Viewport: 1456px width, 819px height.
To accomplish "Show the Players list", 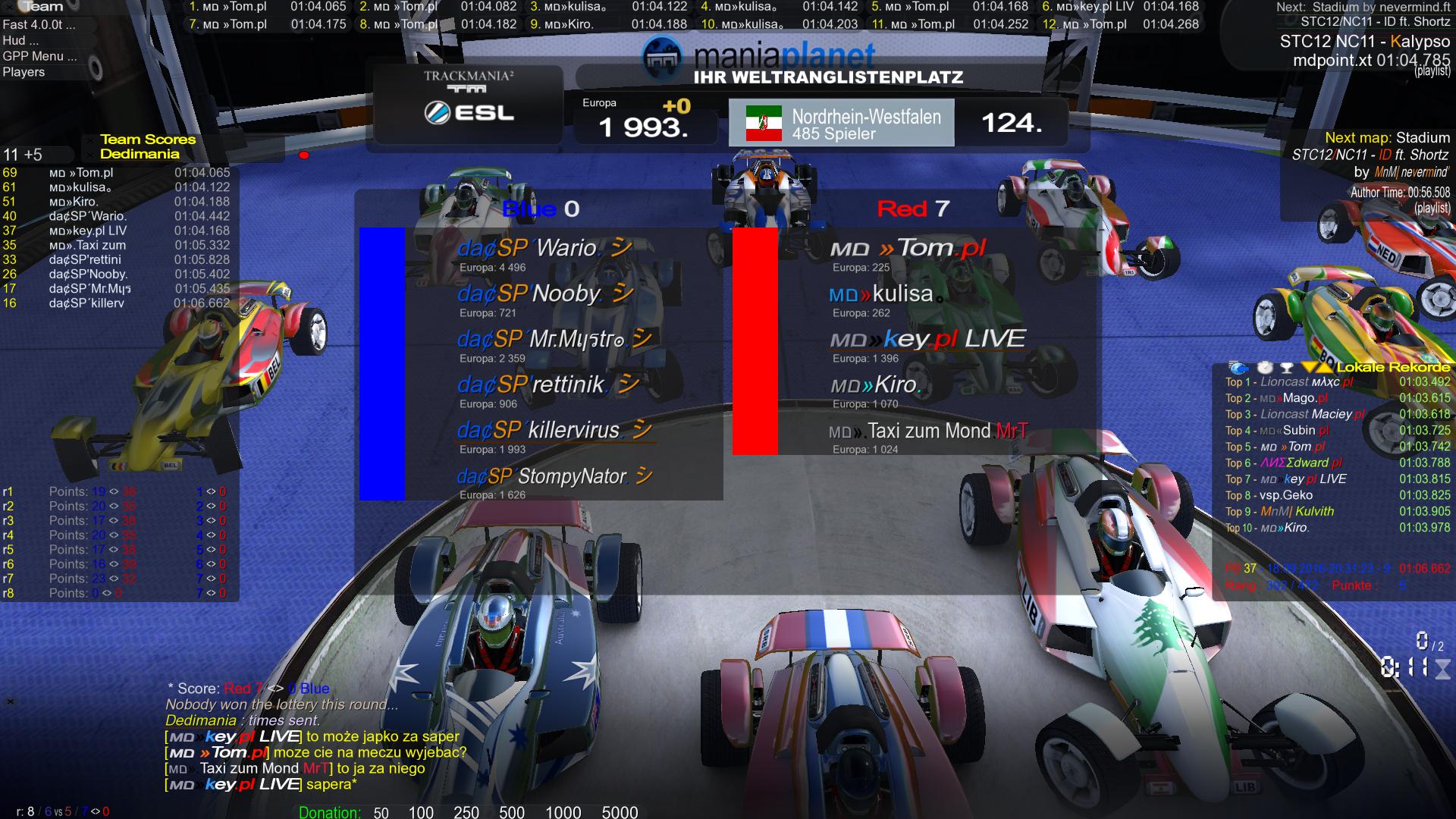I will tap(24, 72).
